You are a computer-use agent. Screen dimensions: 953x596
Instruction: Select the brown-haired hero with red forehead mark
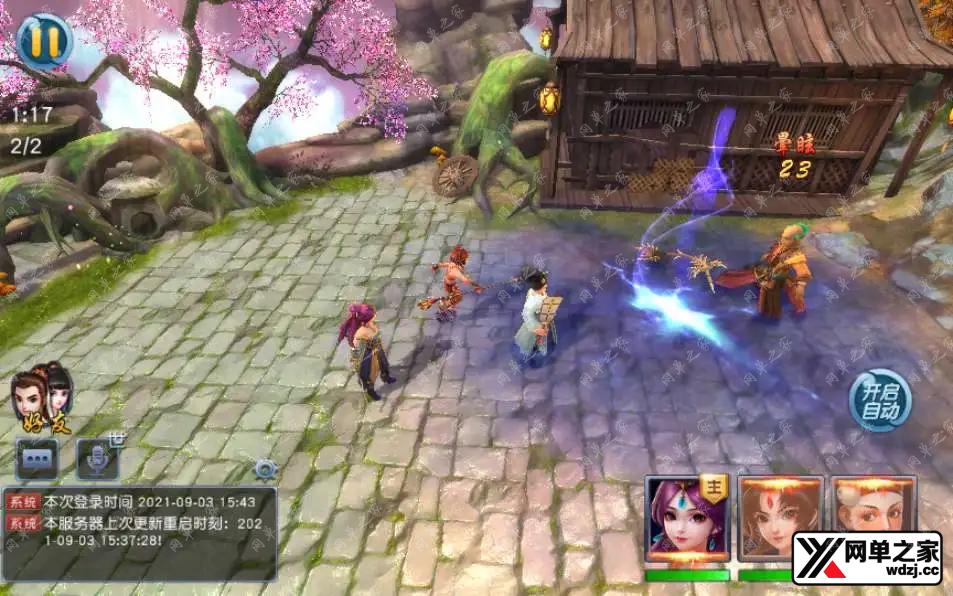click(780, 519)
